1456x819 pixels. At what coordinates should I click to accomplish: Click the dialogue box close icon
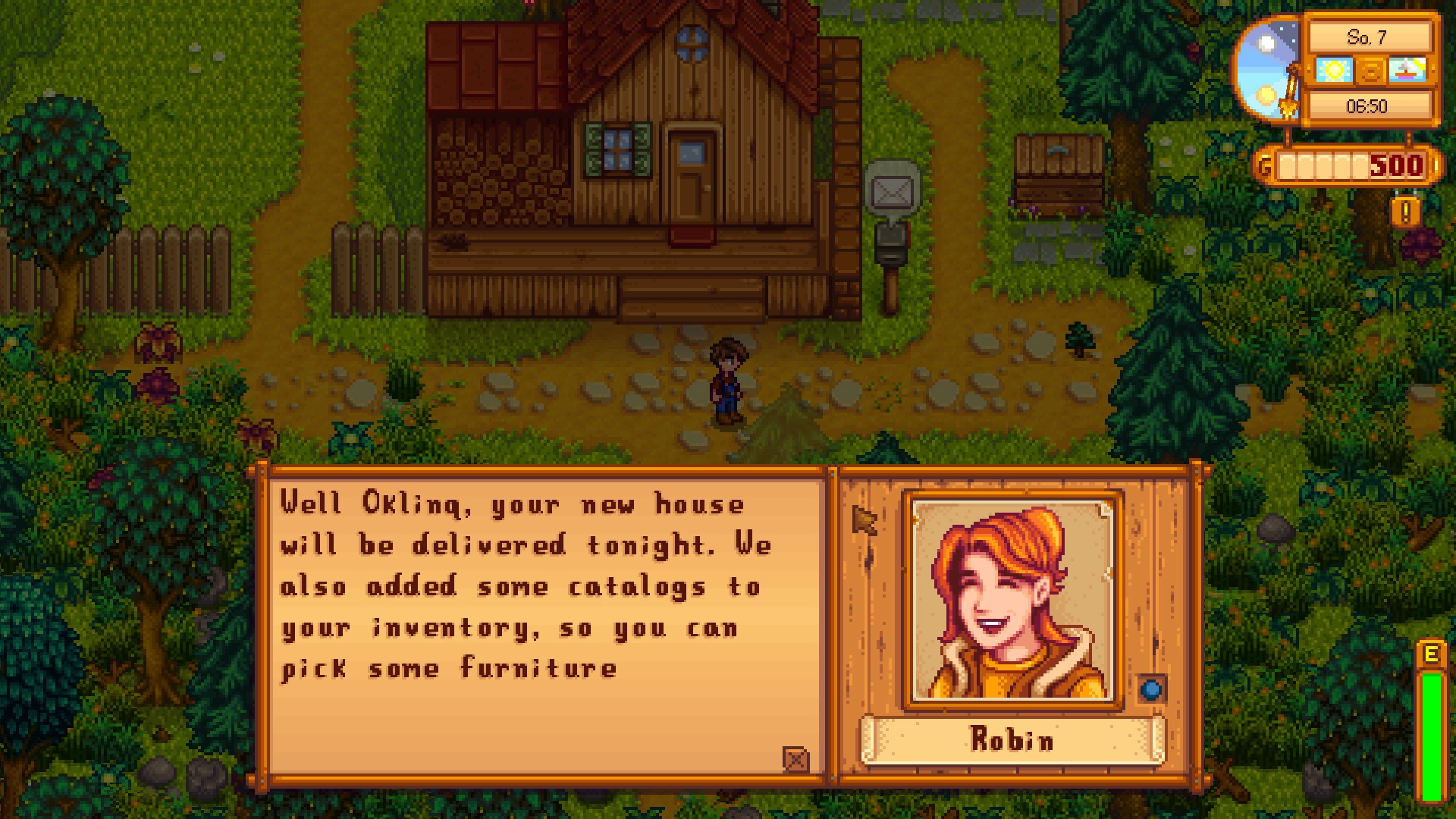coord(795,758)
